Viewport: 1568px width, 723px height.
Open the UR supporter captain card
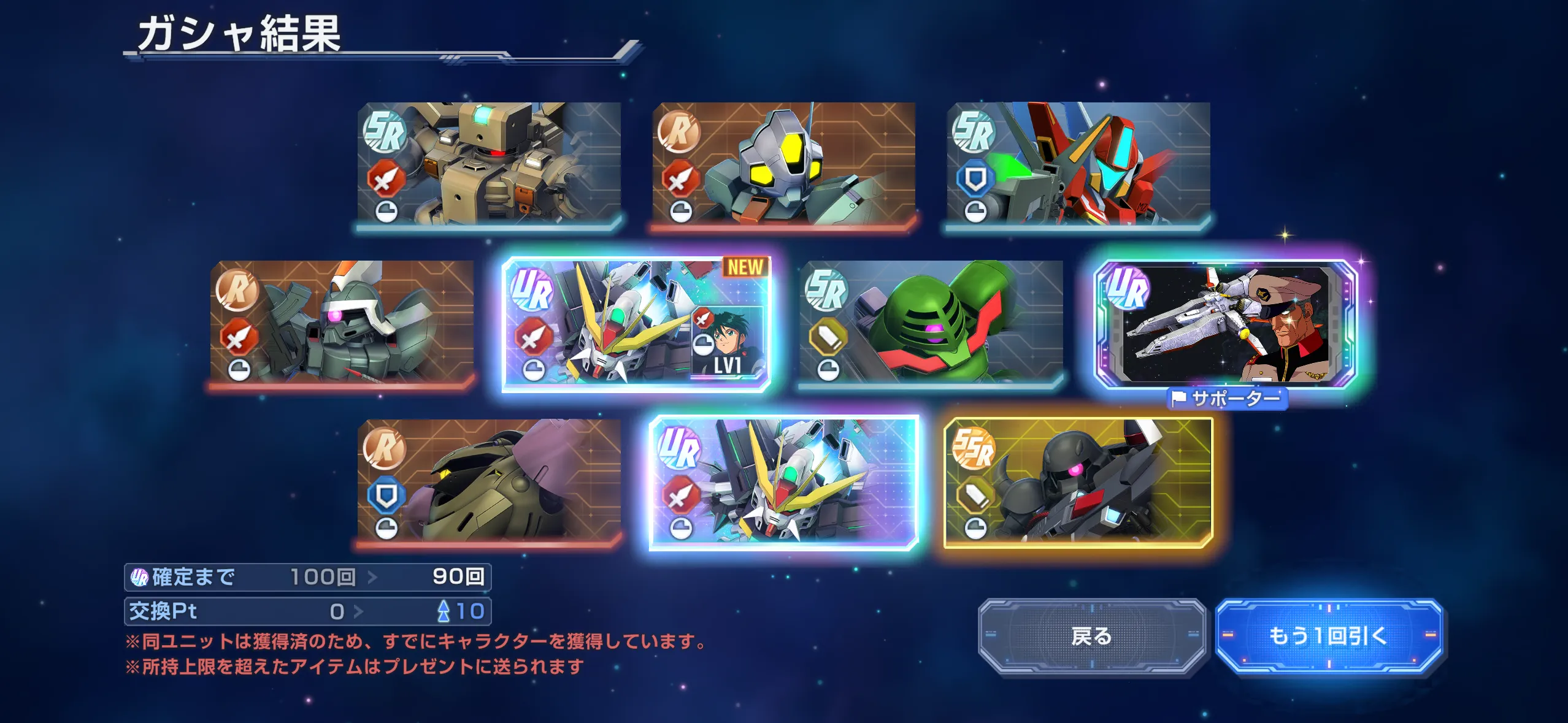pyautogui.click(x=1226, y=324)
